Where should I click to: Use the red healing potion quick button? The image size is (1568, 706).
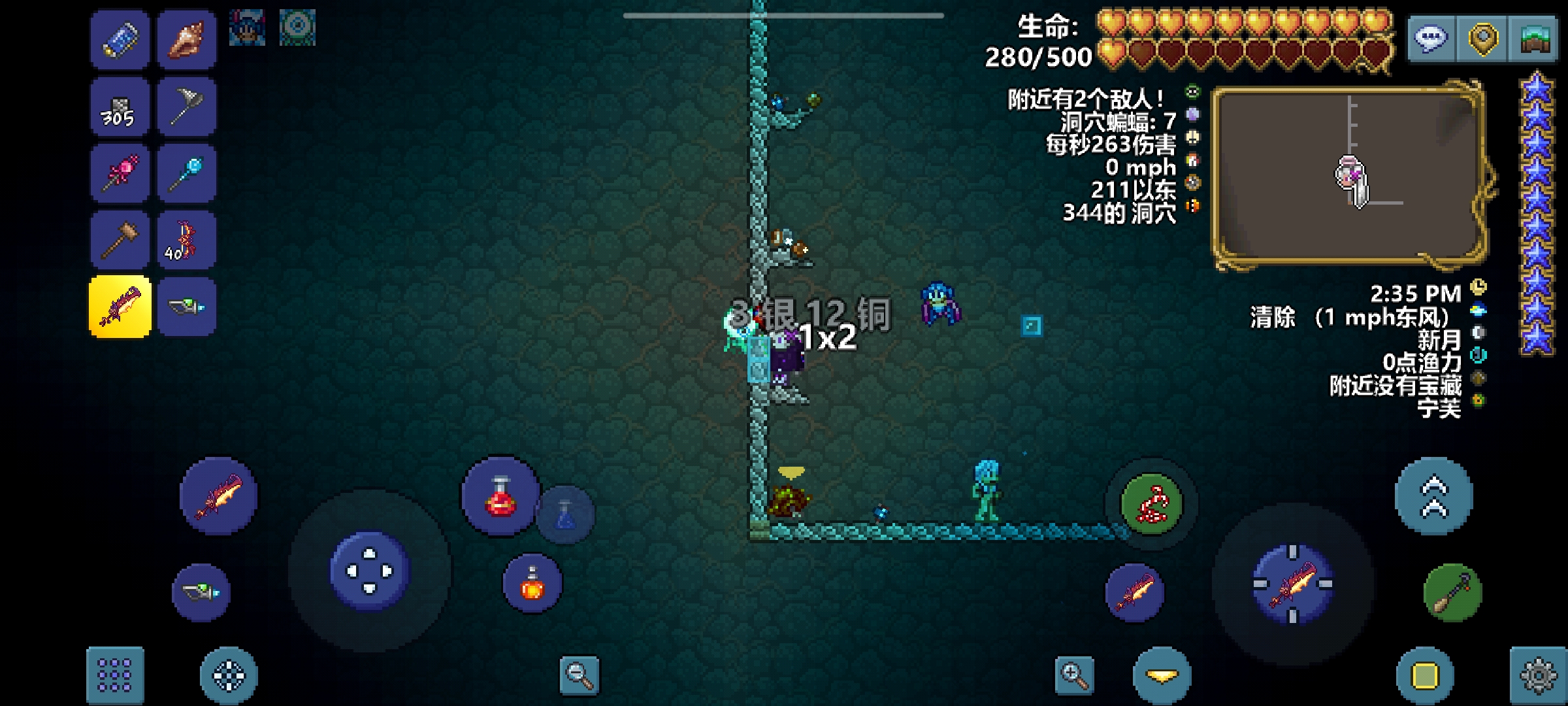point(501,496)
